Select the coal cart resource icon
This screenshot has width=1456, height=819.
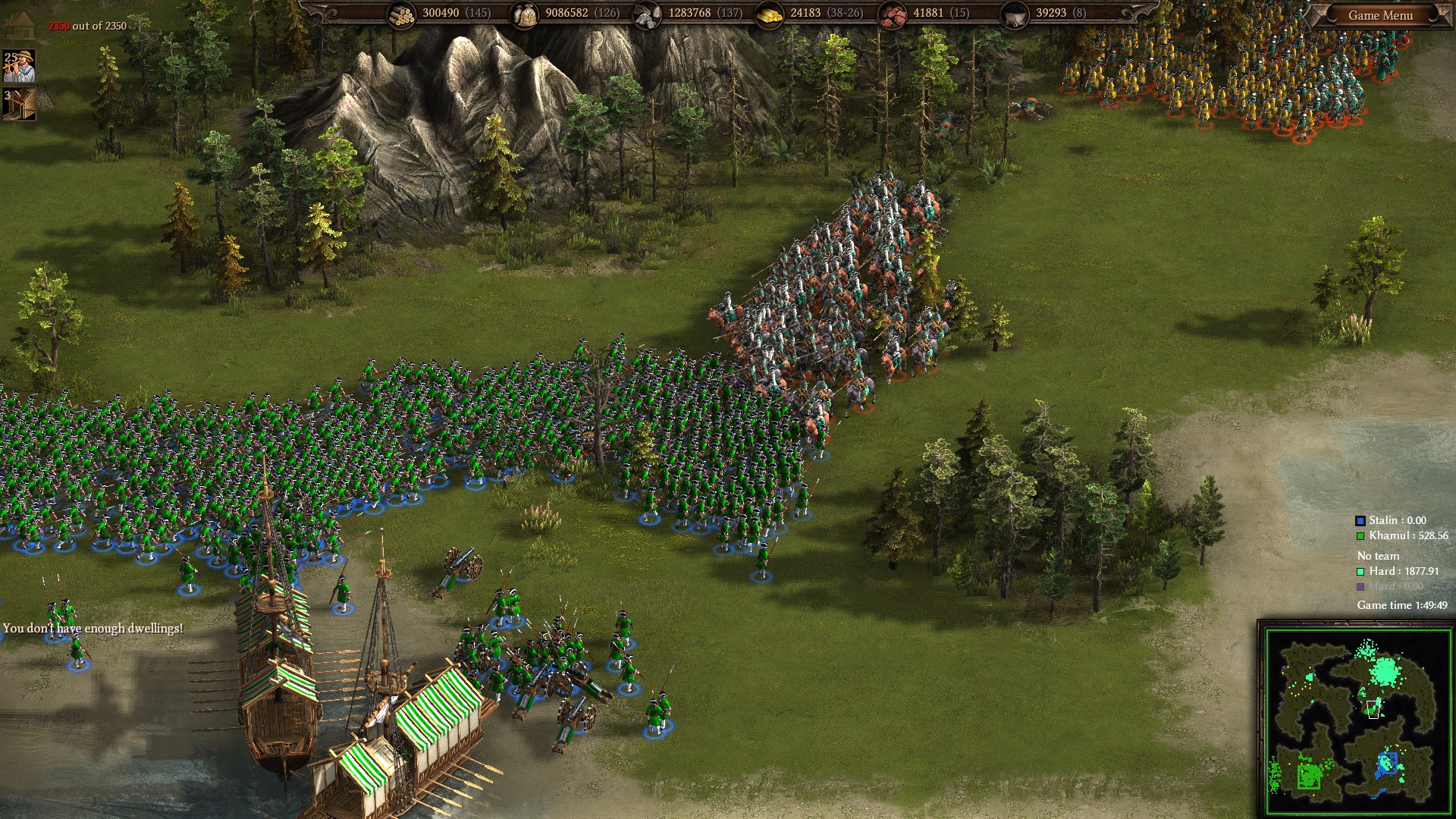(x=1016, y=14)
